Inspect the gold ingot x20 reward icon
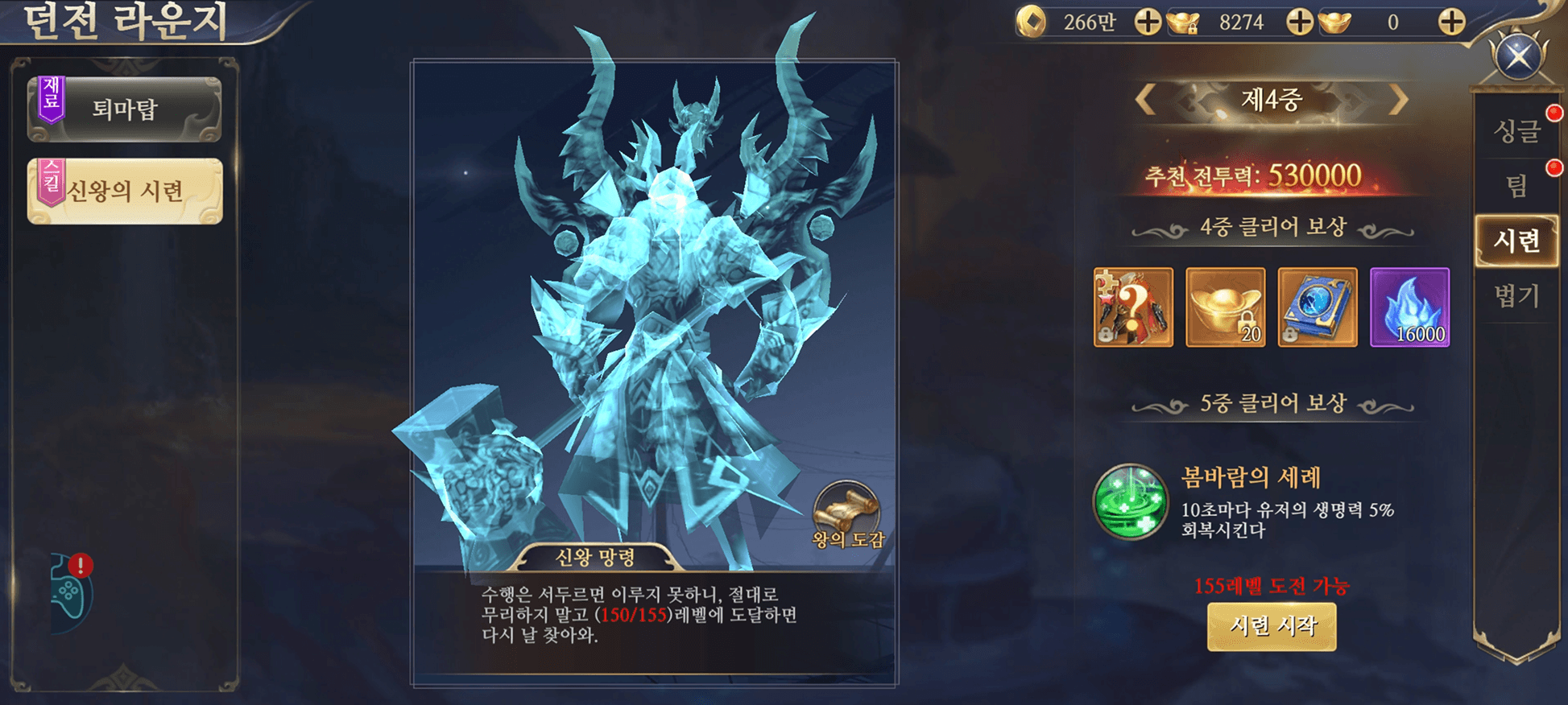 click(1226, 308)
